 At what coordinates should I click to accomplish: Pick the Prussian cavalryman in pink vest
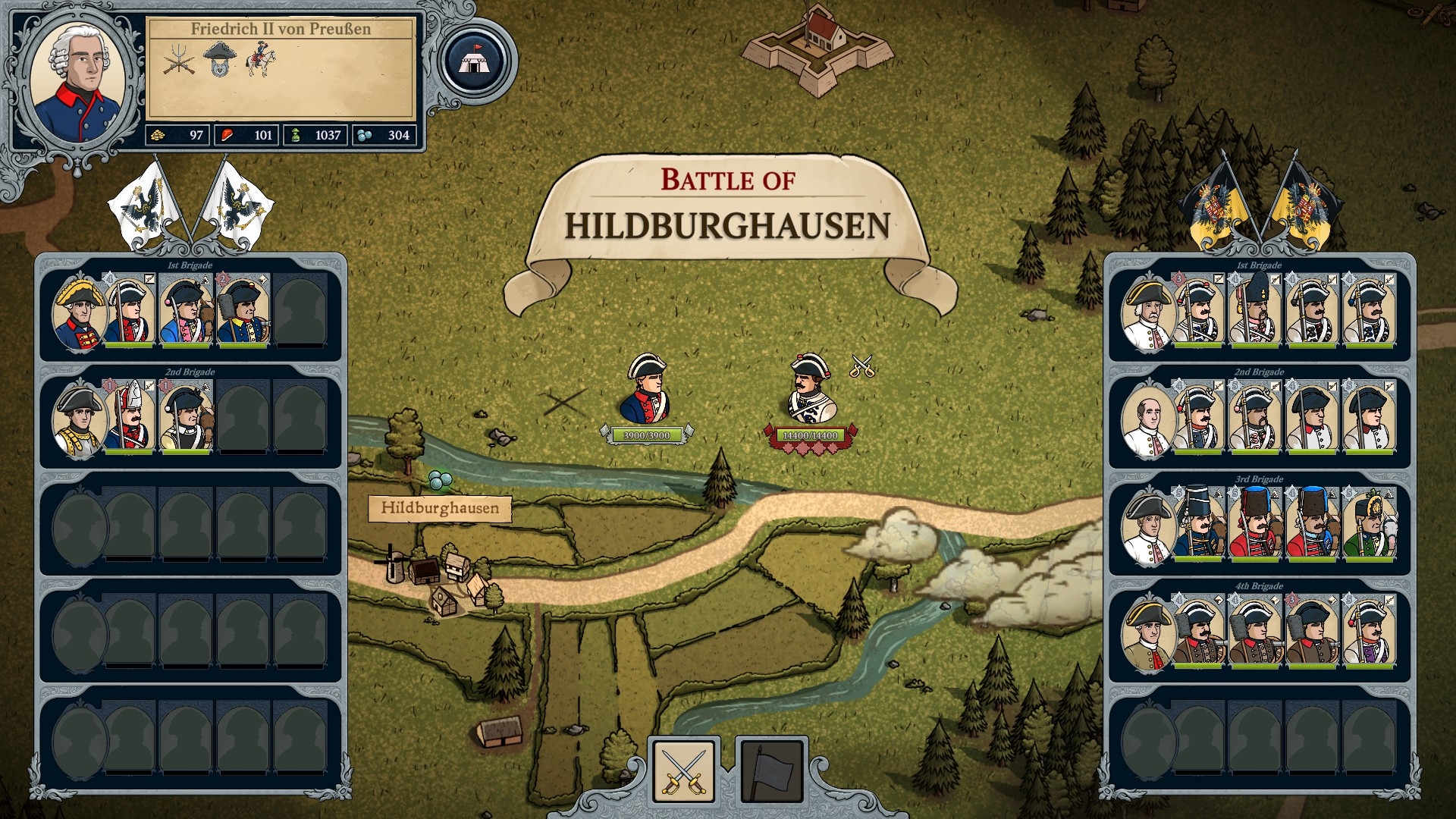(x=186, y=312)
